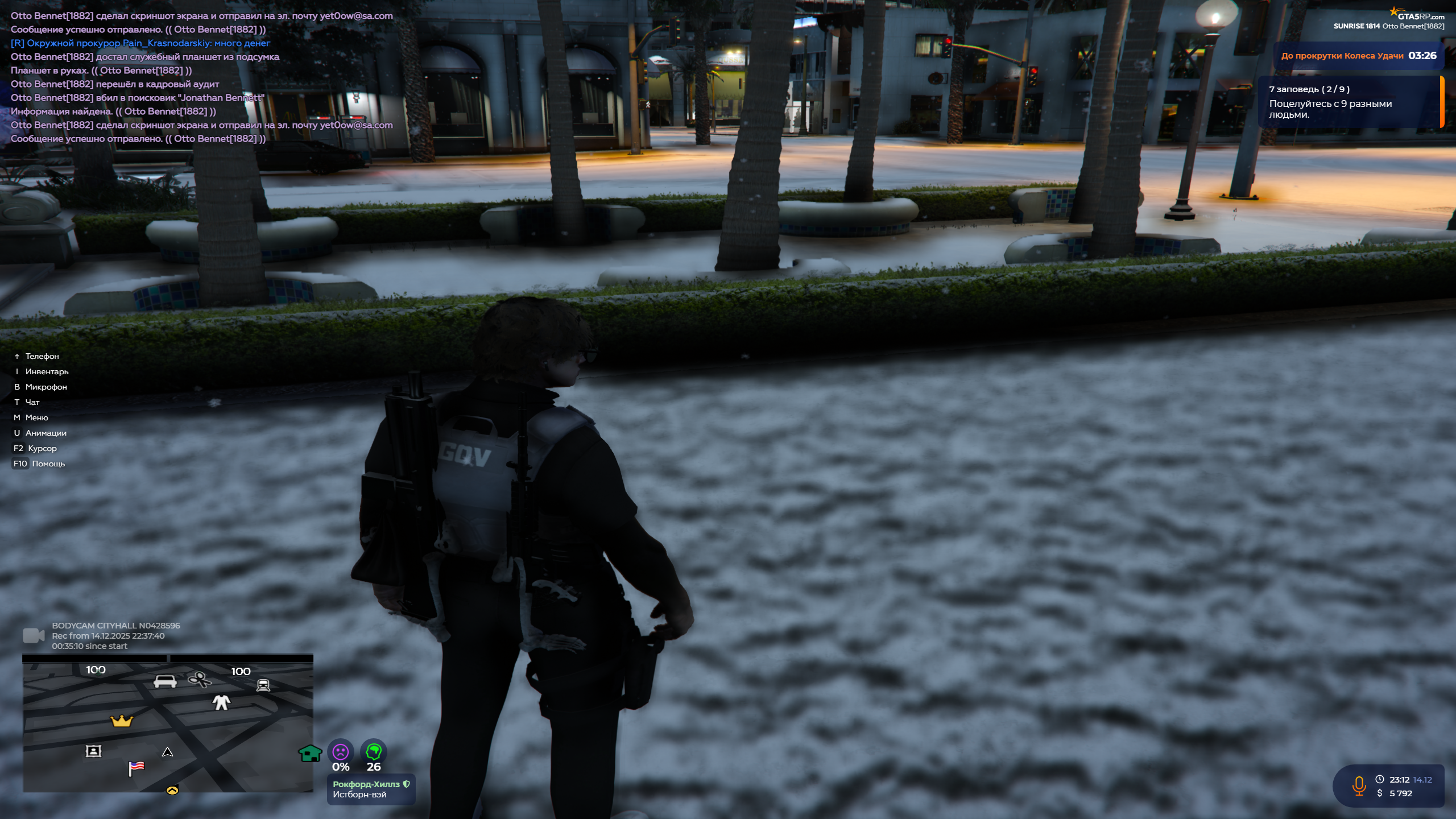Click the orange microphone icon

(1359, 786)
